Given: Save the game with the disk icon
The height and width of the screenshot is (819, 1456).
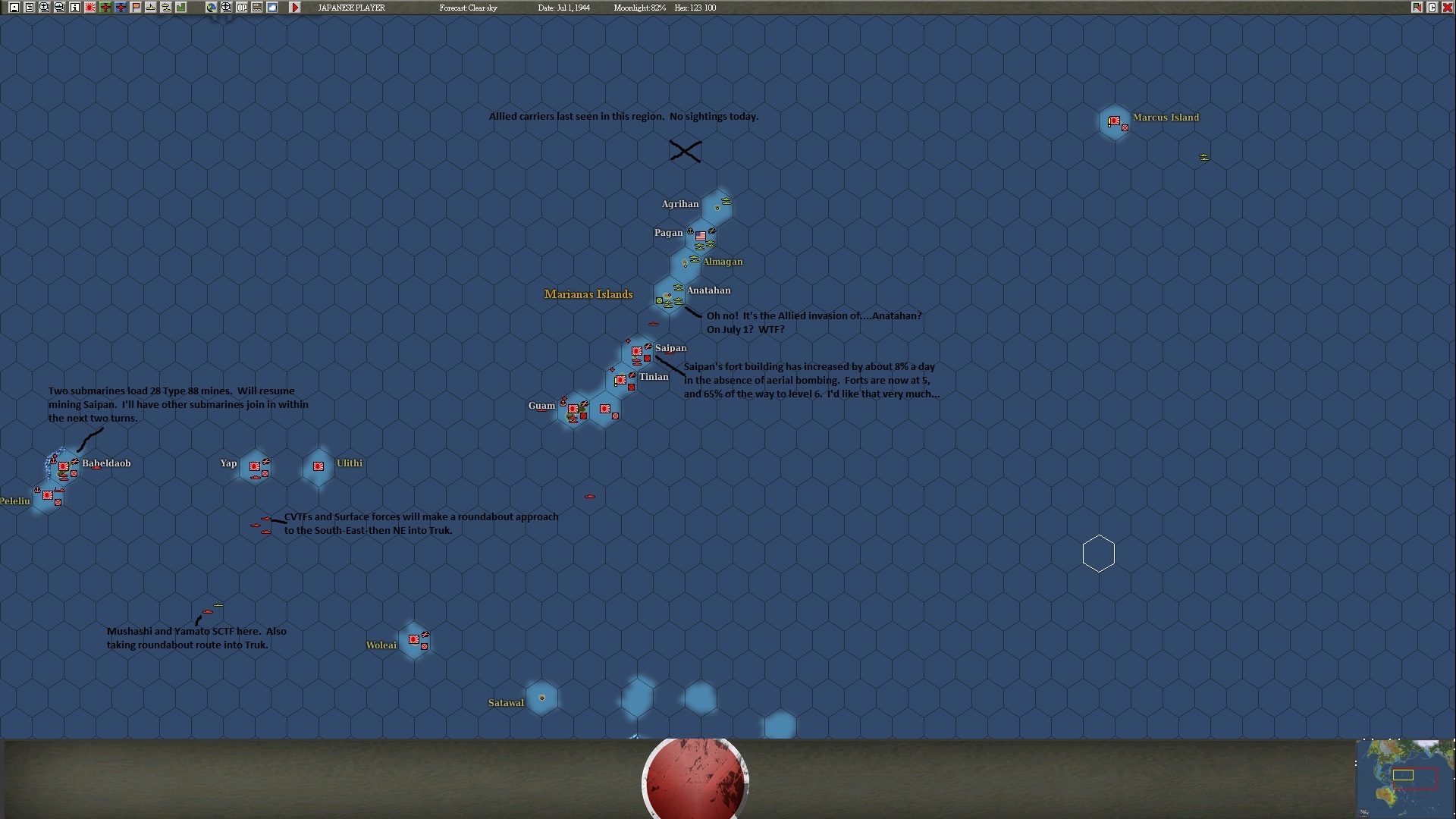Looking at the screenshot, I should pyautogui.click(x=14, y=8).
